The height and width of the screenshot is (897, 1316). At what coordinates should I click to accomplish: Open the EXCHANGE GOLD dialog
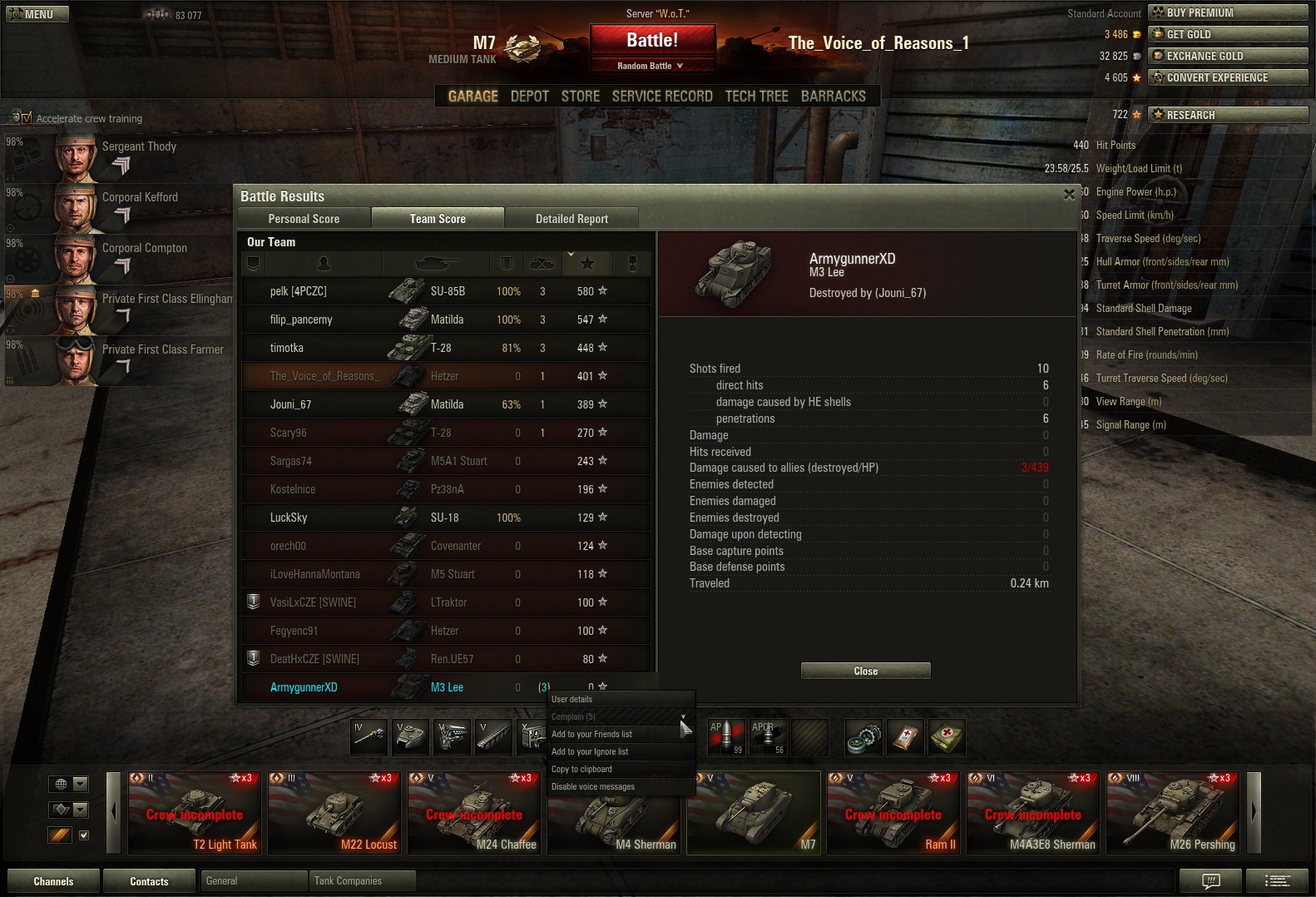[1227, 56]
